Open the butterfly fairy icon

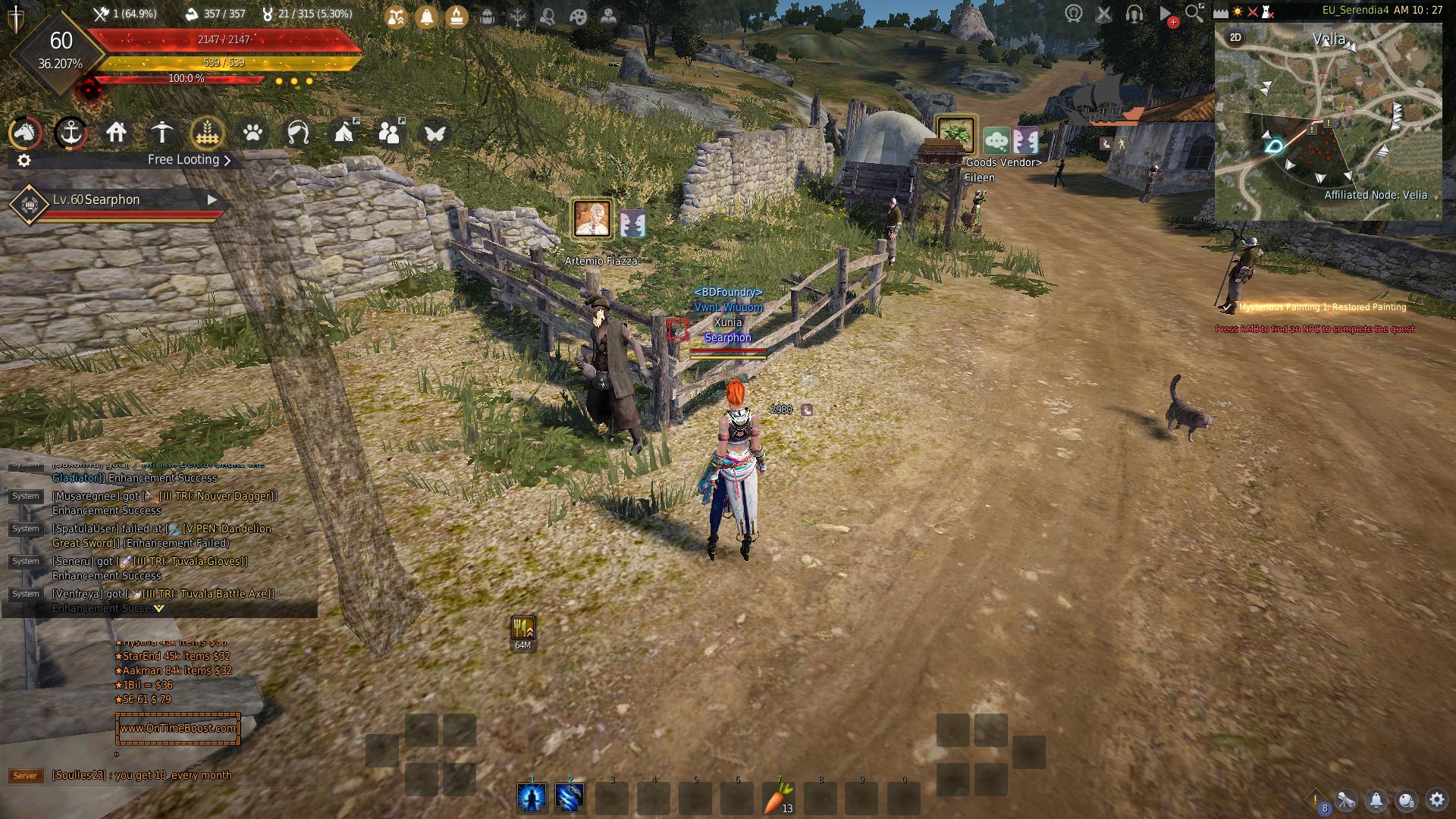(435, 133)
